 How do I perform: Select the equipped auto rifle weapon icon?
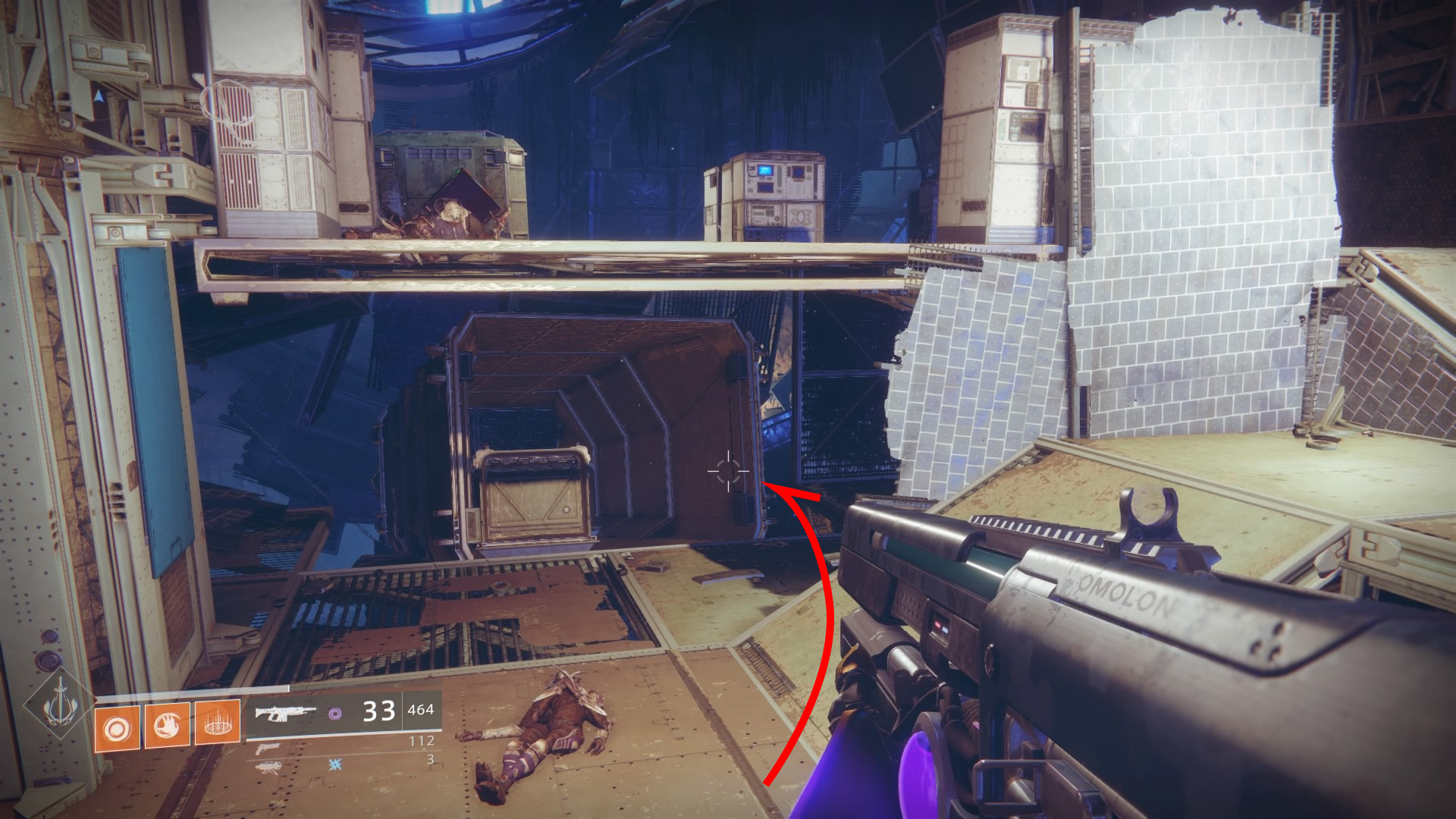284,712
